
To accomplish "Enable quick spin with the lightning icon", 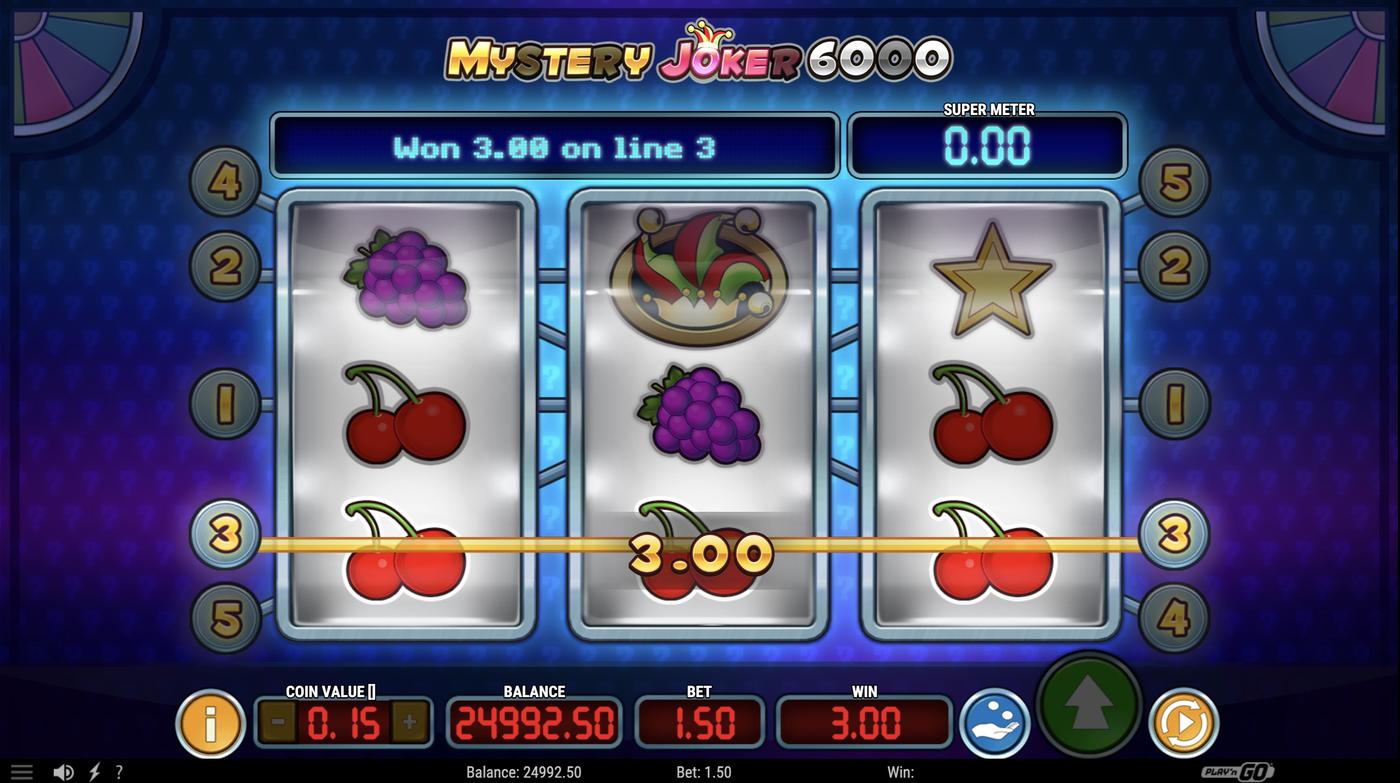I will [x=95, y=770].
